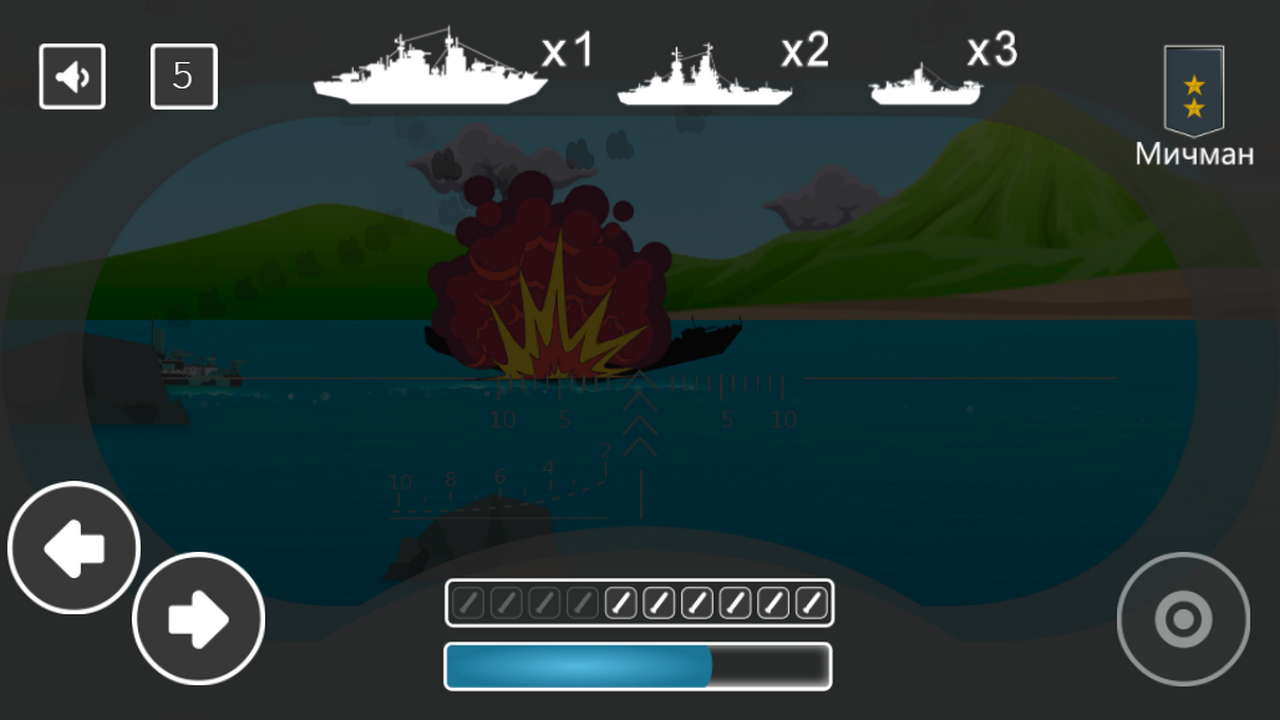Open the Мичман rank badge
Screen dimensions: 1280x720
point(1194,95)
